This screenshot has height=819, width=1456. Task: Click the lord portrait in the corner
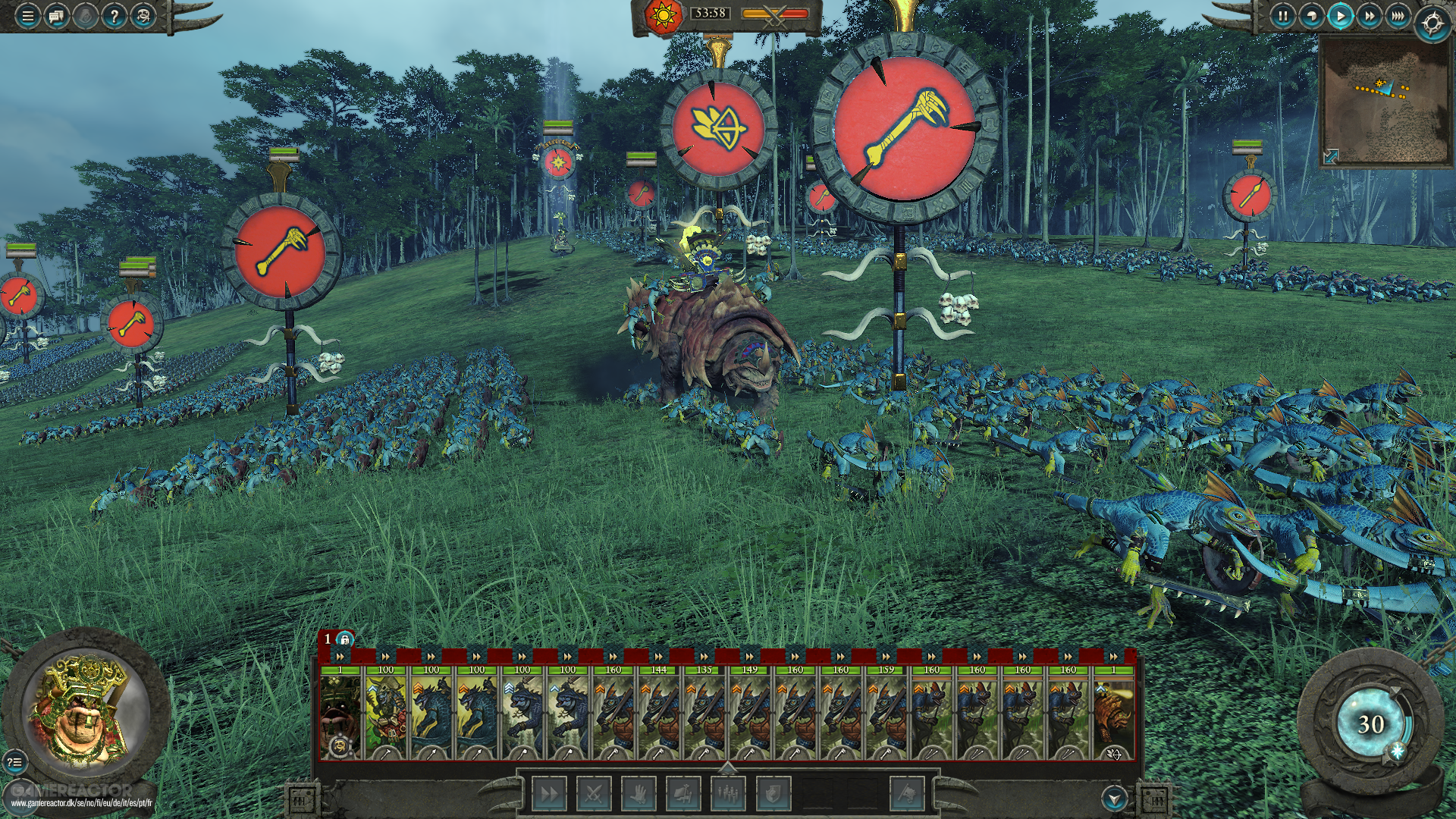(x=83, y=713)
